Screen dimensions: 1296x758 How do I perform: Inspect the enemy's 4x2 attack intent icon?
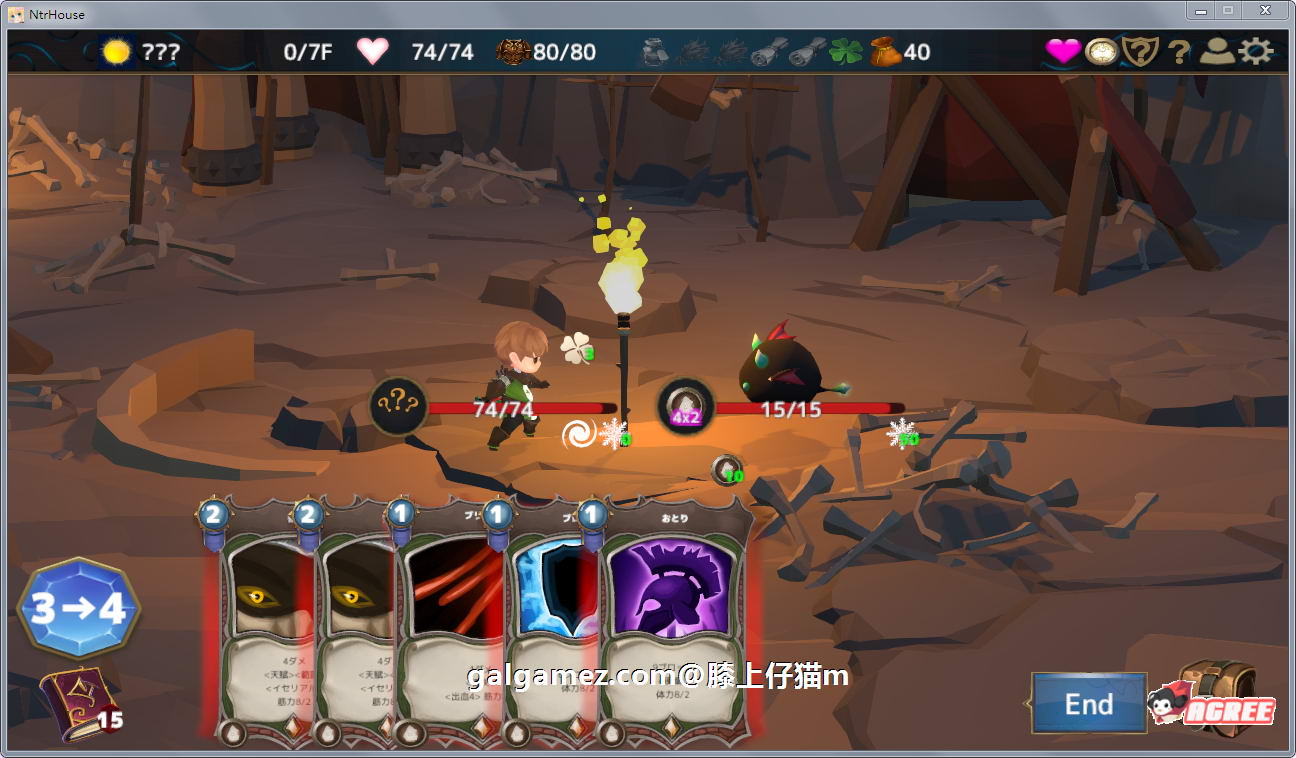[686, 406]
